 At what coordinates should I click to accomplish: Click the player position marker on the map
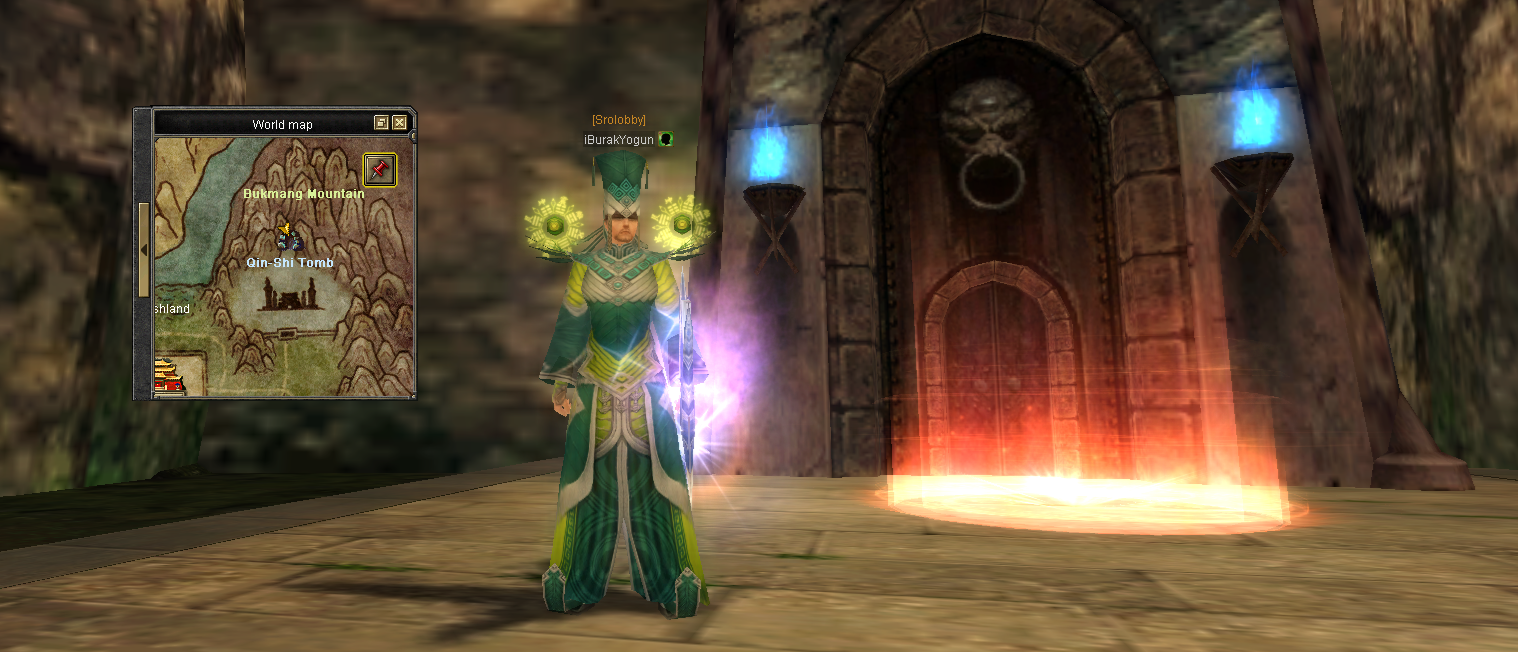[288, 238]
